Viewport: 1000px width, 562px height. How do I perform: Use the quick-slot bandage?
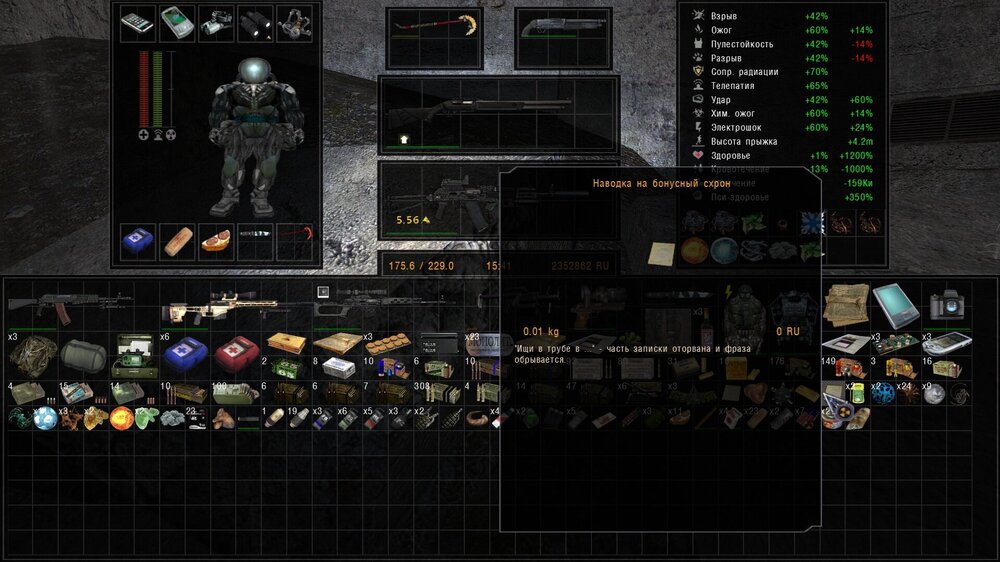[x=178, y=242]
